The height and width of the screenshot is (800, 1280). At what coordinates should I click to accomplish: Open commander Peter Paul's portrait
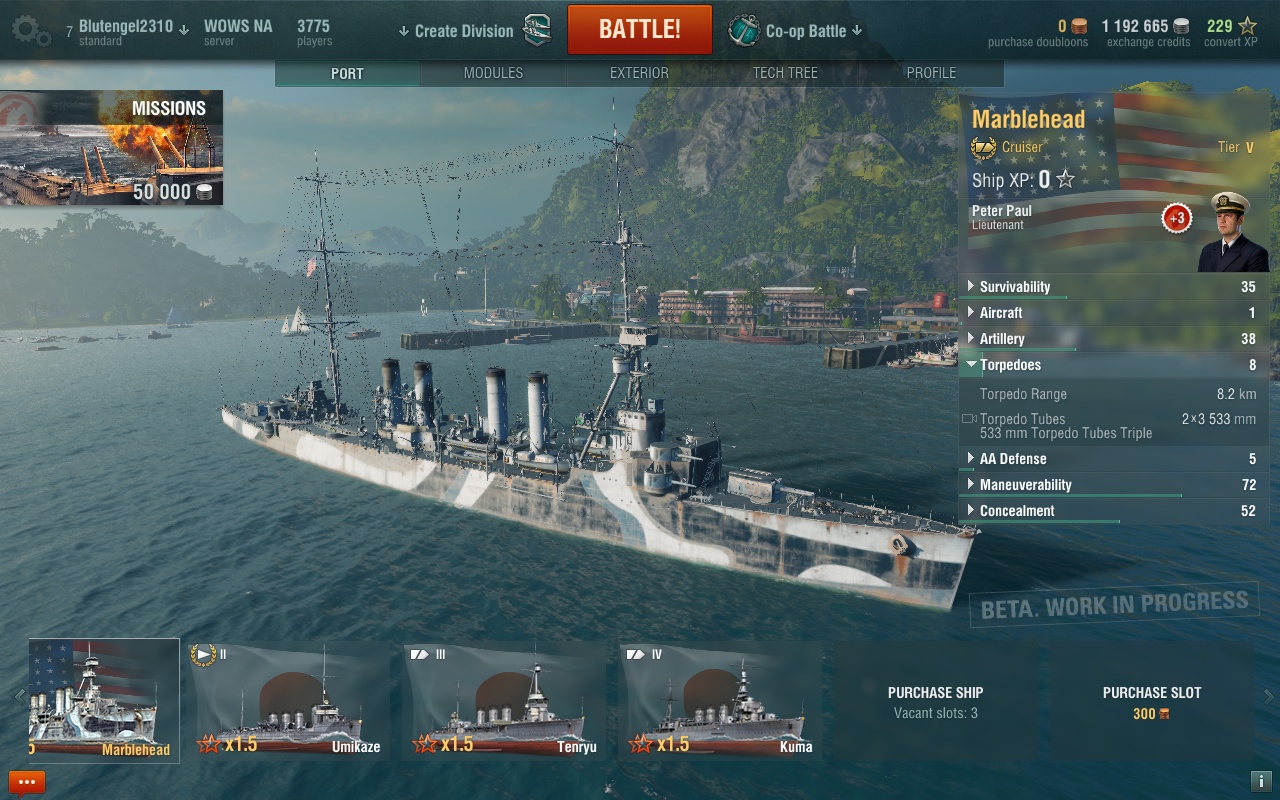coord(1231,232)
